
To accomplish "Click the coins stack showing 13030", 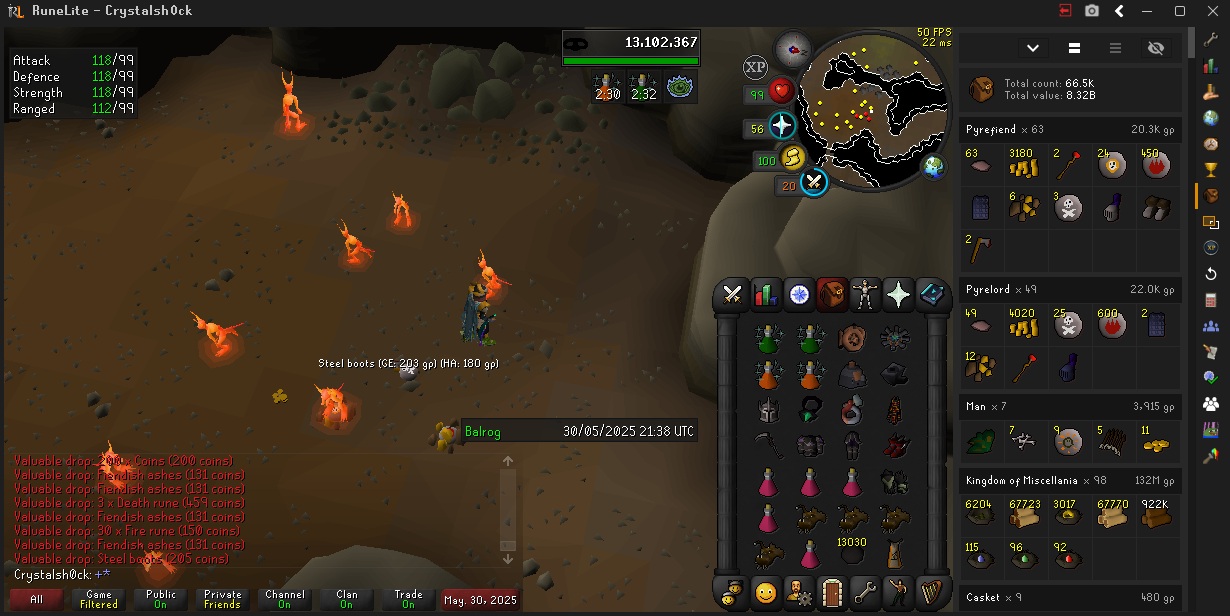I will click(851, 550).
